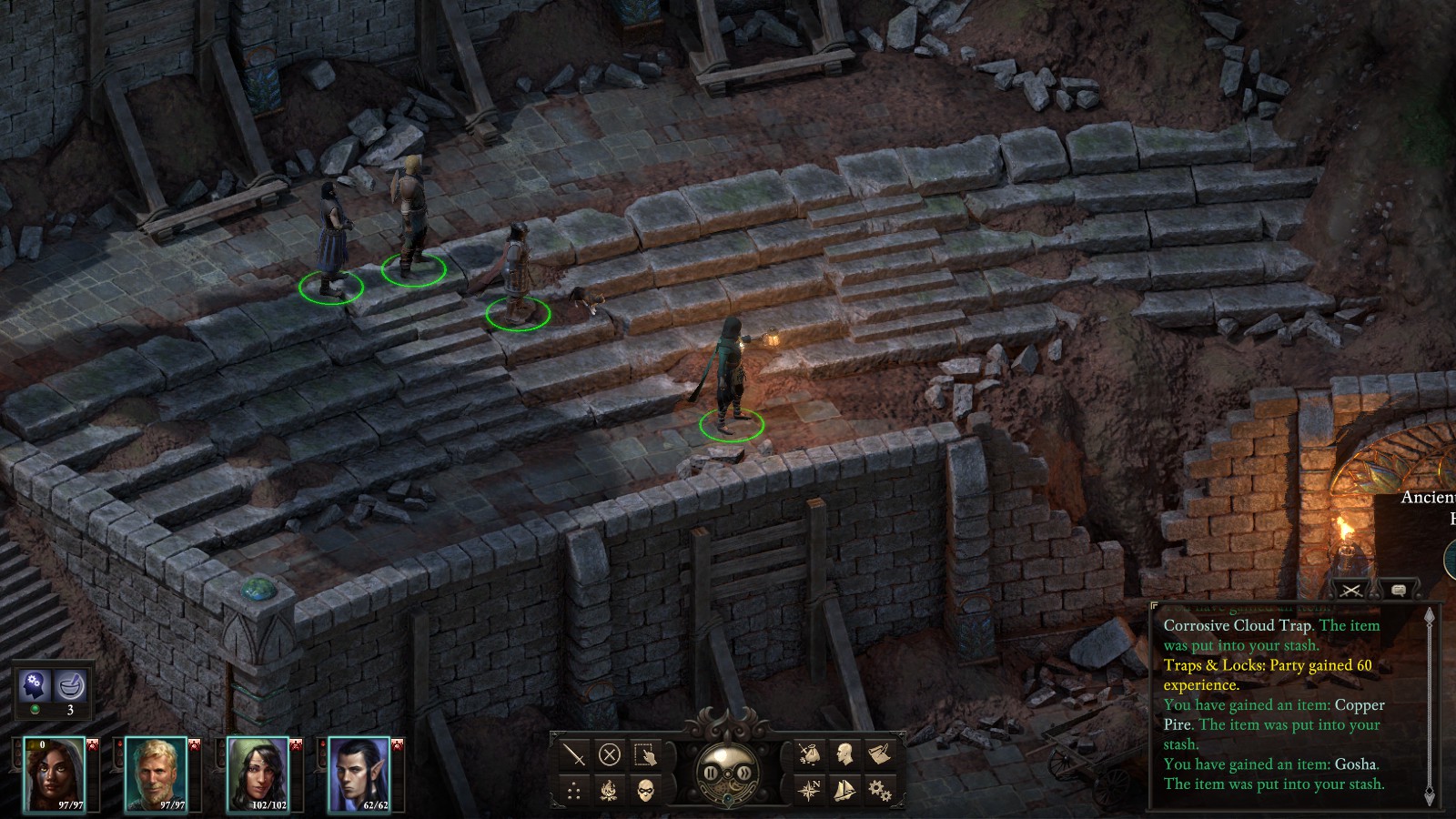Image resolution: width=1456 pixels, height=819 pixels.
Task: Toggle fast-forward speed on the center dial
Action: click(744, 773)
